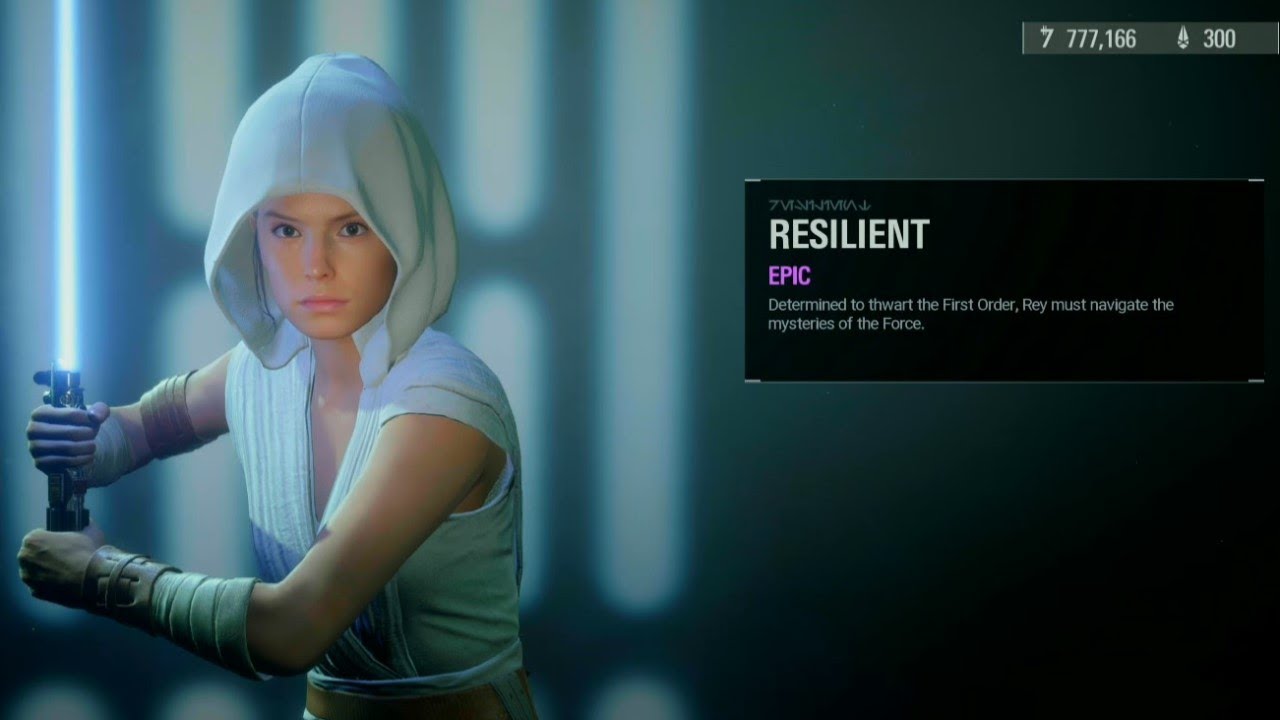Expand the appearance description text
Screen dimensions: 1280x720
(968, 314)
